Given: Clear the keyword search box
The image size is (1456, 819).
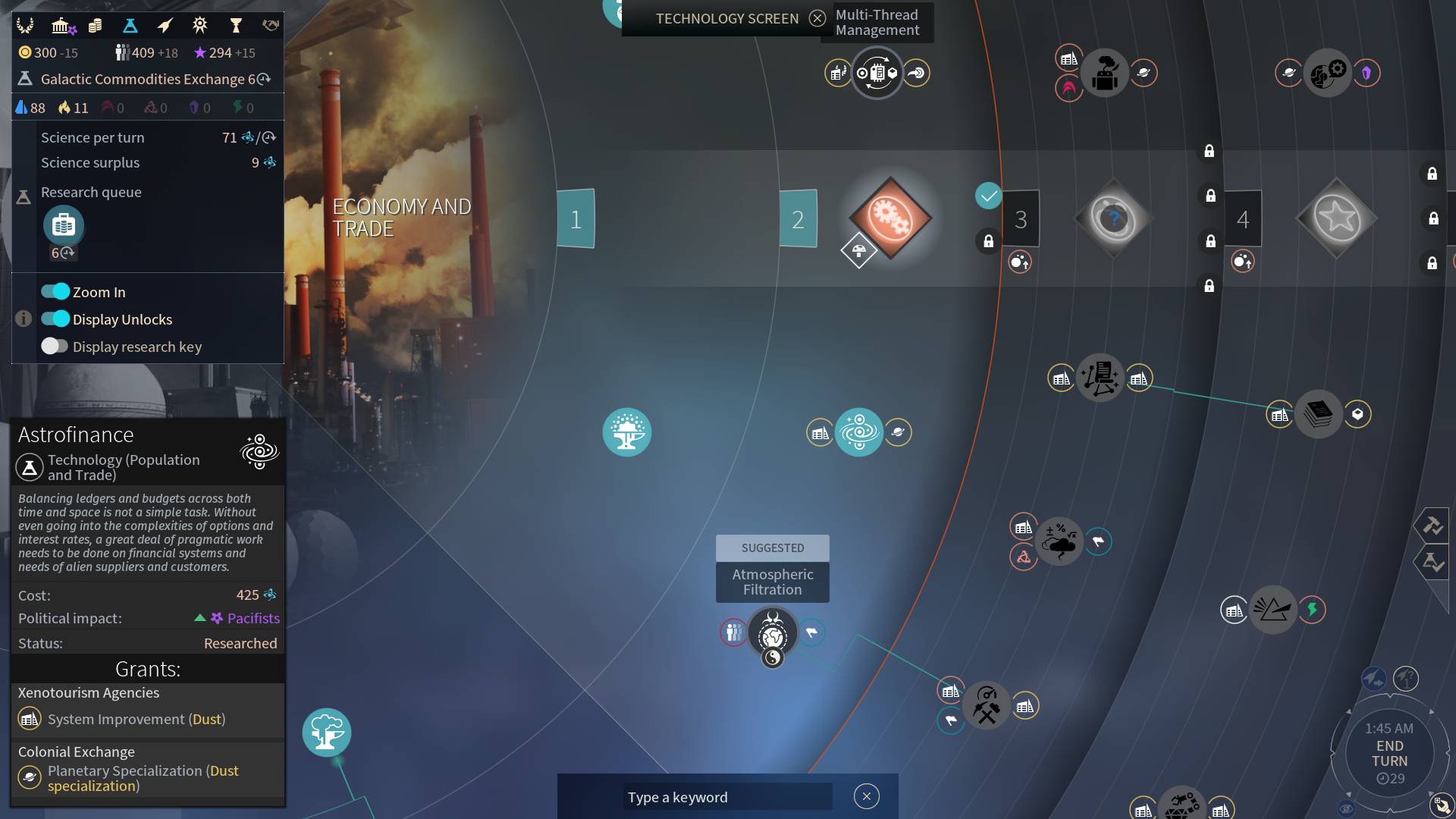Looking at the screenshot, I should click(866, 796).
